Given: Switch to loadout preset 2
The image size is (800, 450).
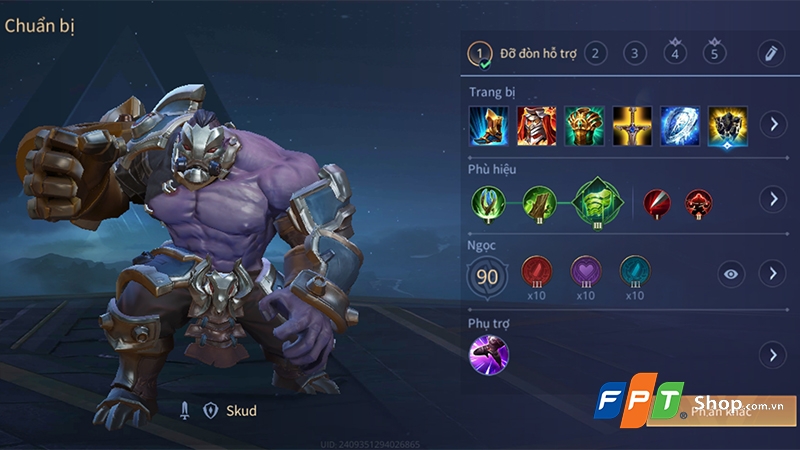Looking at the screenshot, I should (595, 53).
